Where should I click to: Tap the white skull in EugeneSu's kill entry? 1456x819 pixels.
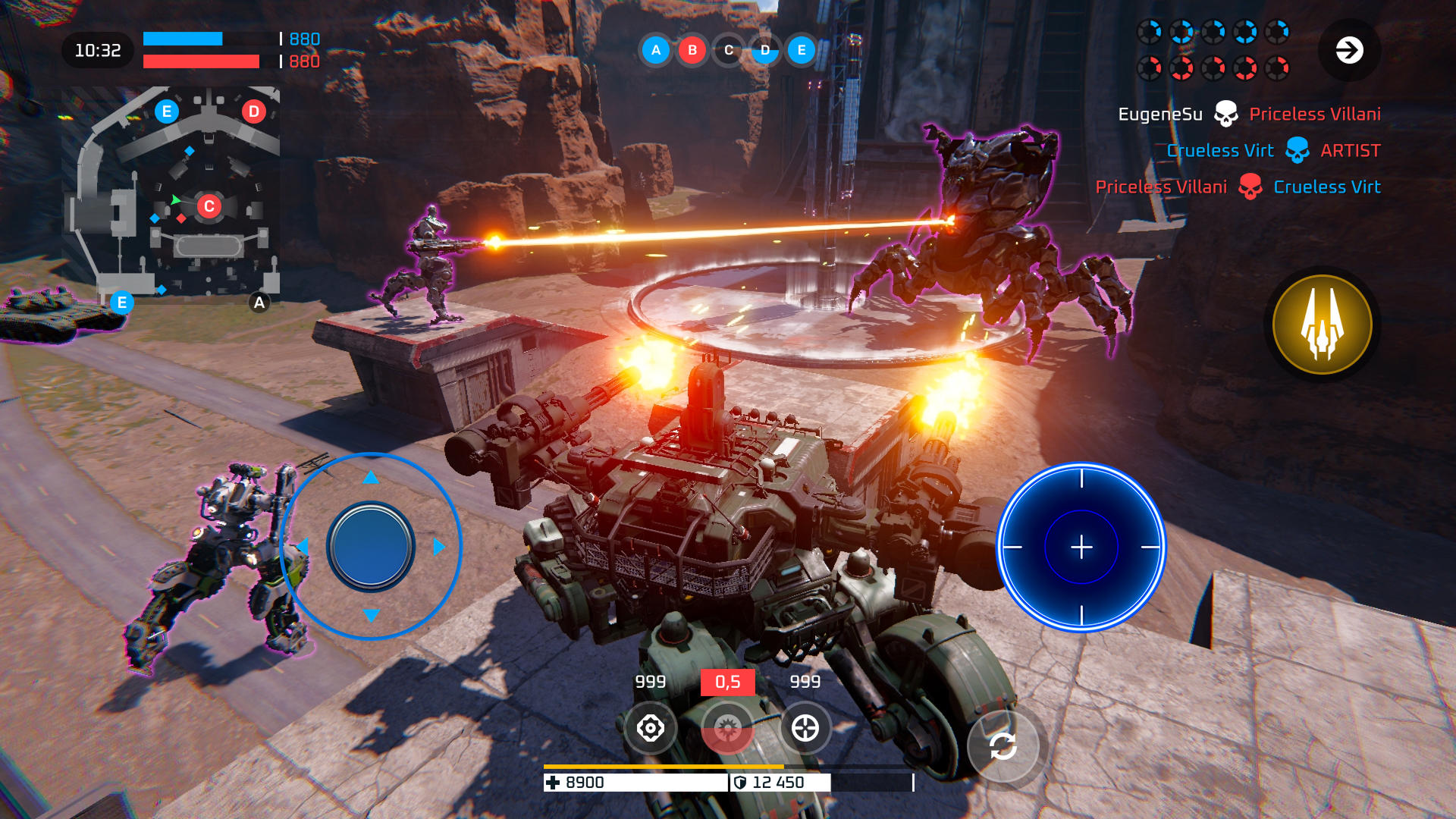[1227, 113]
